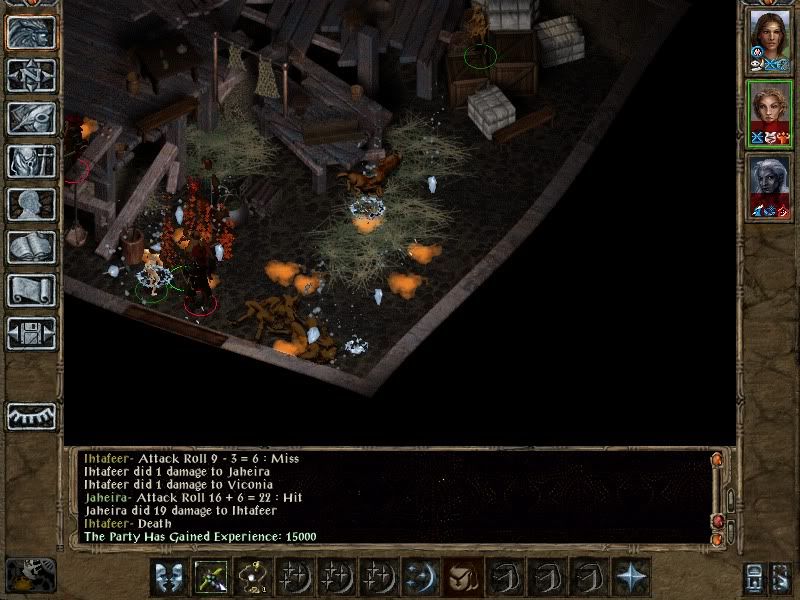Choose the equipped weapon attack slot
The width and height of the screenshot is (800, 600).
click(x=211, y=577)
